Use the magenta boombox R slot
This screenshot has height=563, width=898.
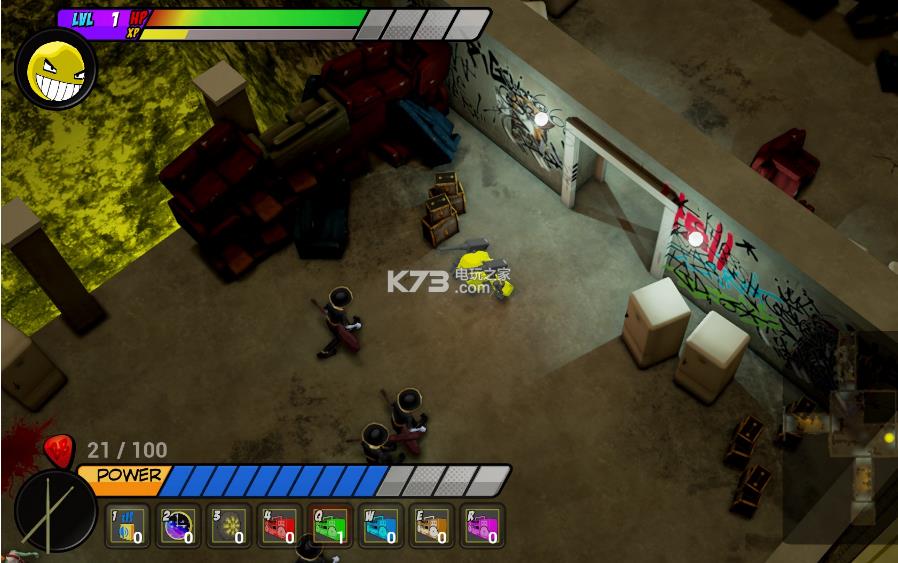(483, 525)
